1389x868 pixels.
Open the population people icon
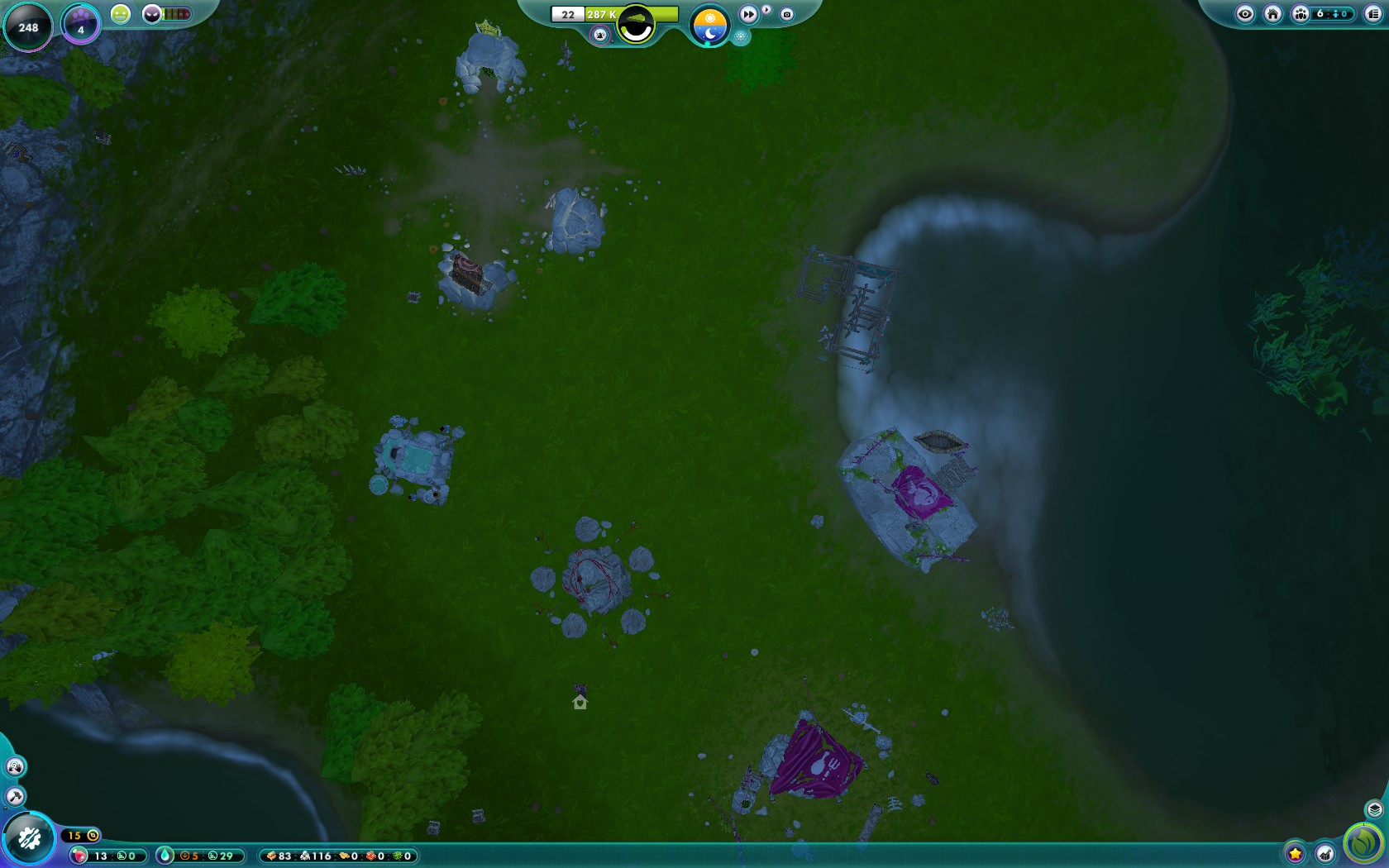pos(1301,14)
